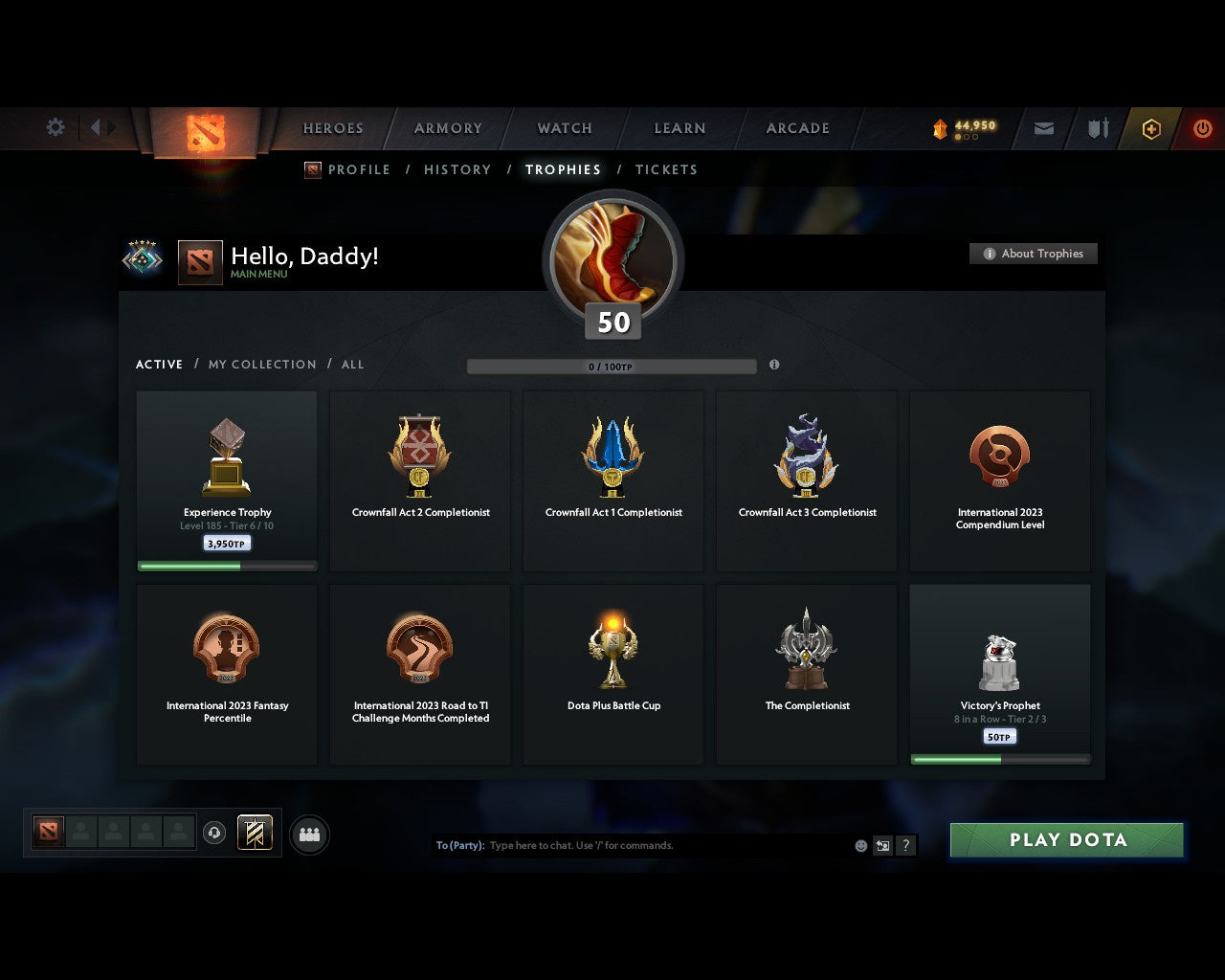The width and height of the screenshot is (1225, 980).
Task: Click the Dota Plus hexagon icon
Action: coord(1152,129)
